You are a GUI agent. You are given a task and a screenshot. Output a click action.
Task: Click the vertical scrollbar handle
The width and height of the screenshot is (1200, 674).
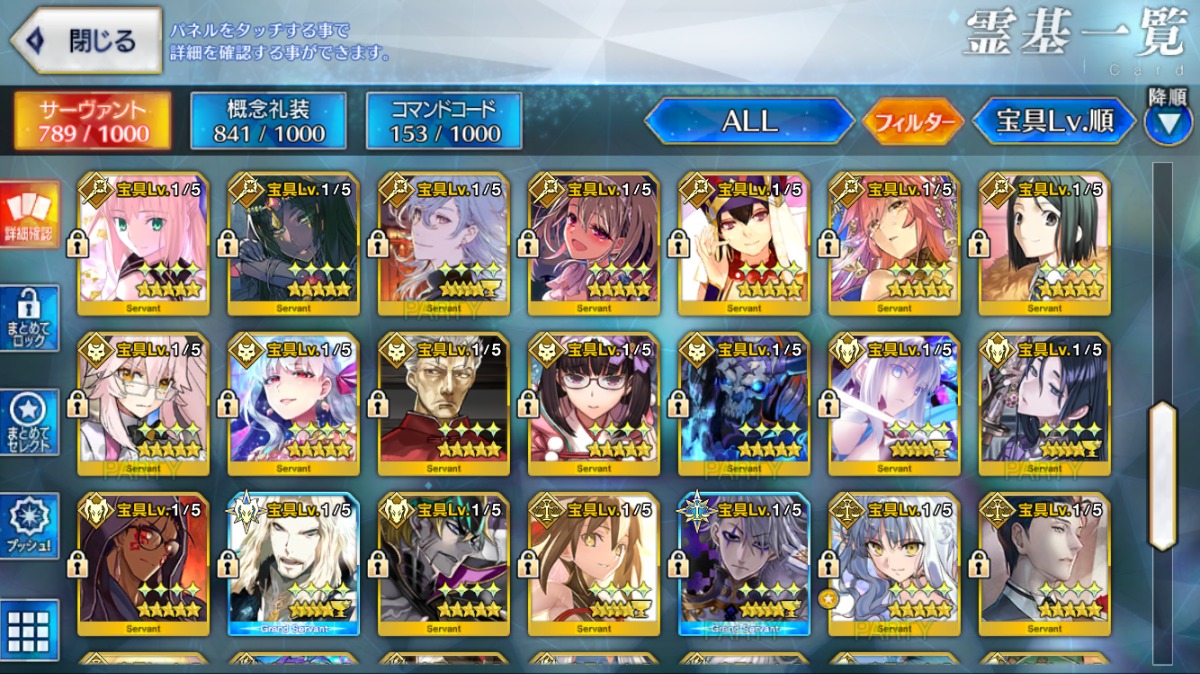click(x=1162, y=476)
